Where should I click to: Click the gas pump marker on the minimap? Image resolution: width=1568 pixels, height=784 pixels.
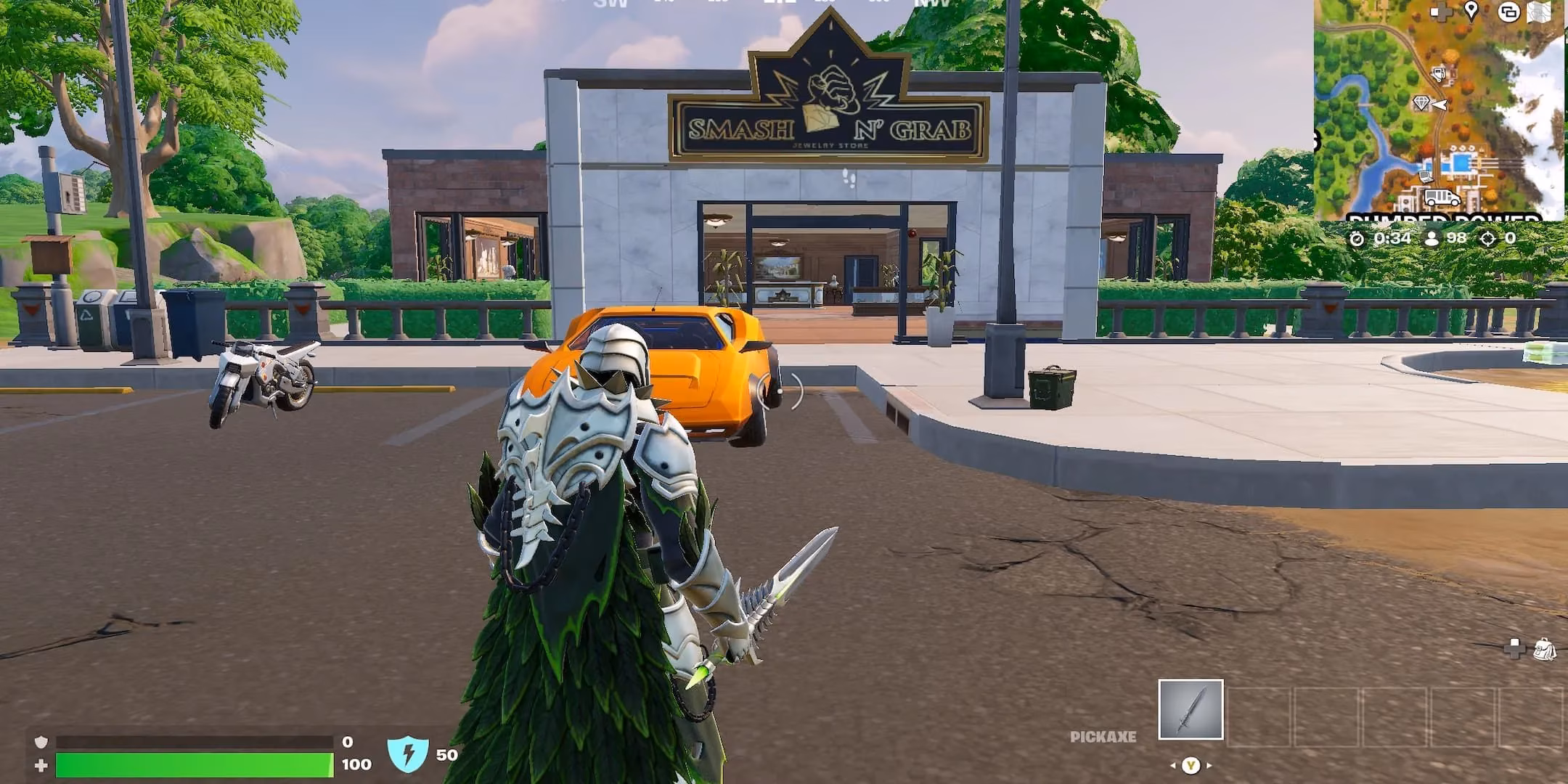(x=1438, y=73)
